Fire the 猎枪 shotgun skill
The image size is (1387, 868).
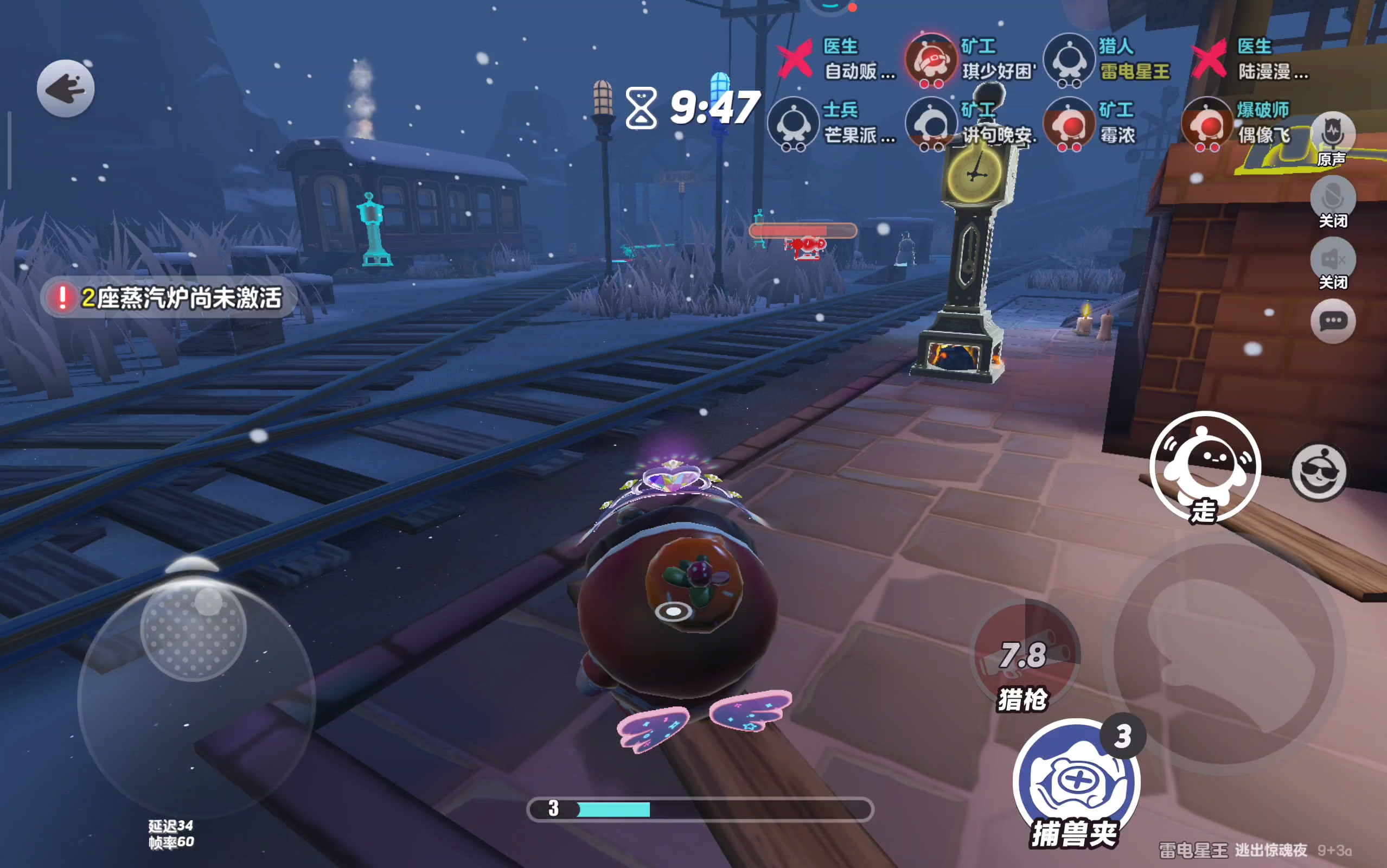click(1025, 655)
